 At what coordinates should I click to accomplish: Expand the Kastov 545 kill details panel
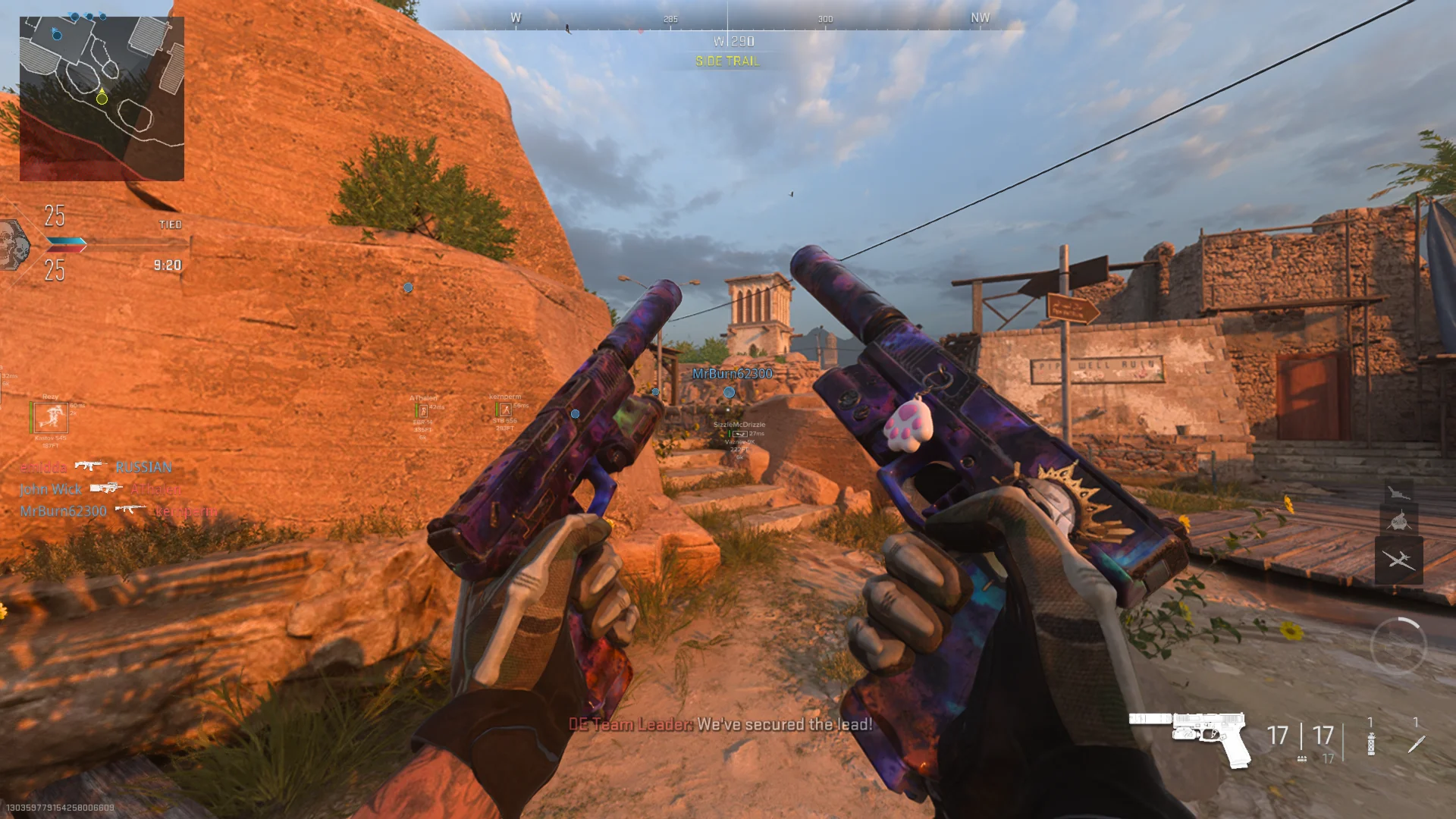pyautogui.click(x=50, y=419)
